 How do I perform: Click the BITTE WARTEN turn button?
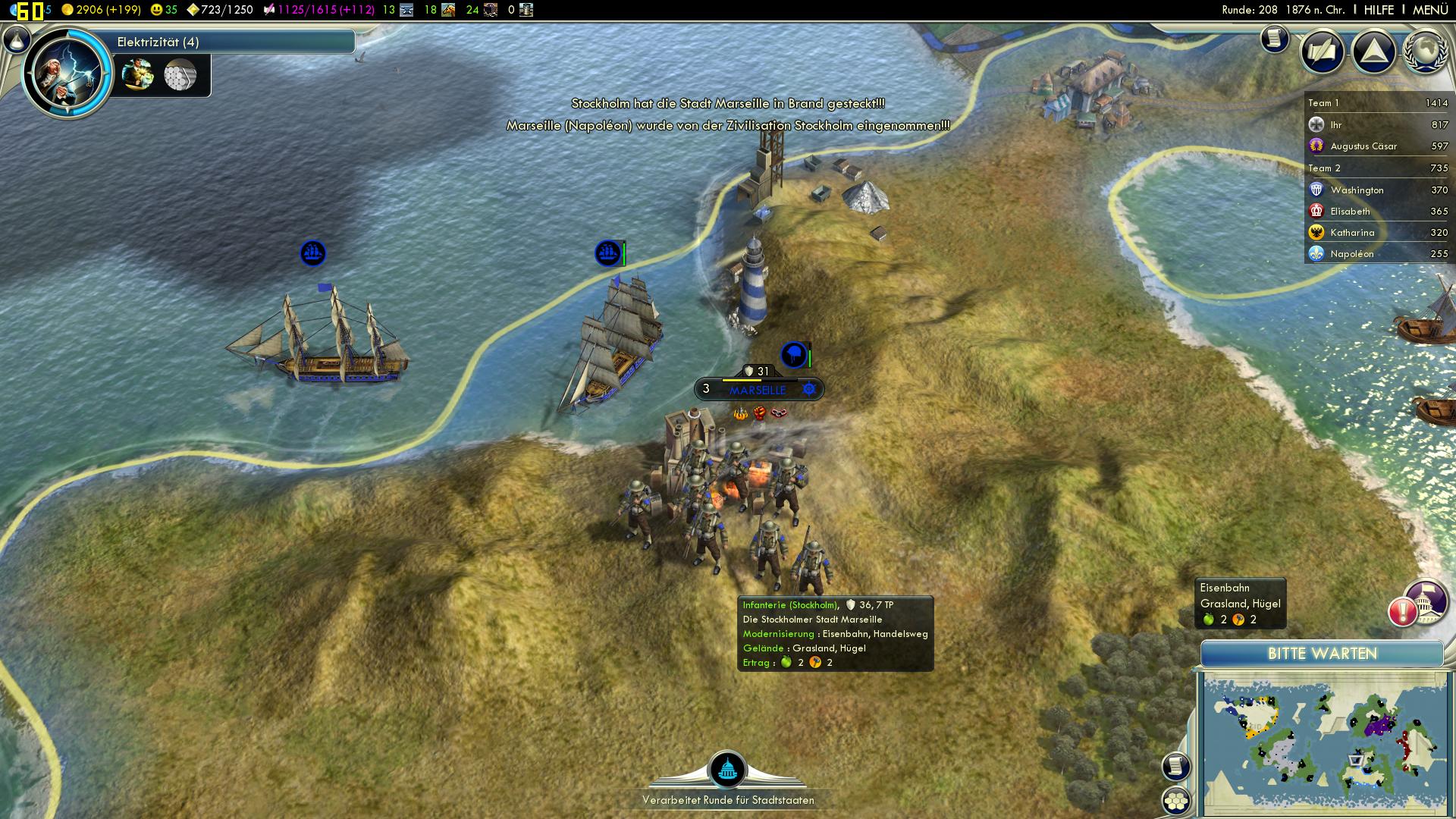point(1322,654)
